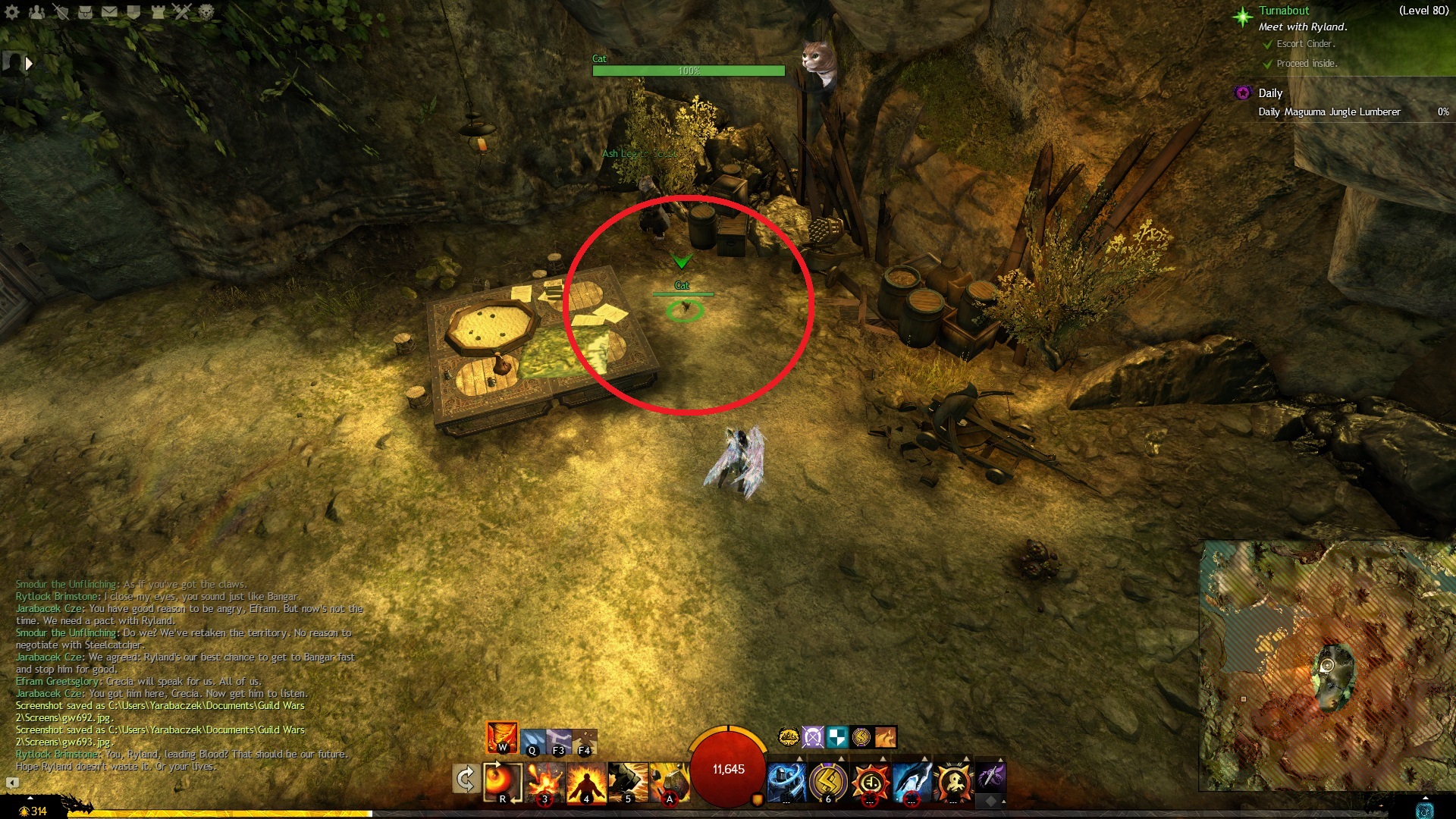Open the guild shield icon
The height and width of the screenshot is (819, 1456).
coord(133,11)
